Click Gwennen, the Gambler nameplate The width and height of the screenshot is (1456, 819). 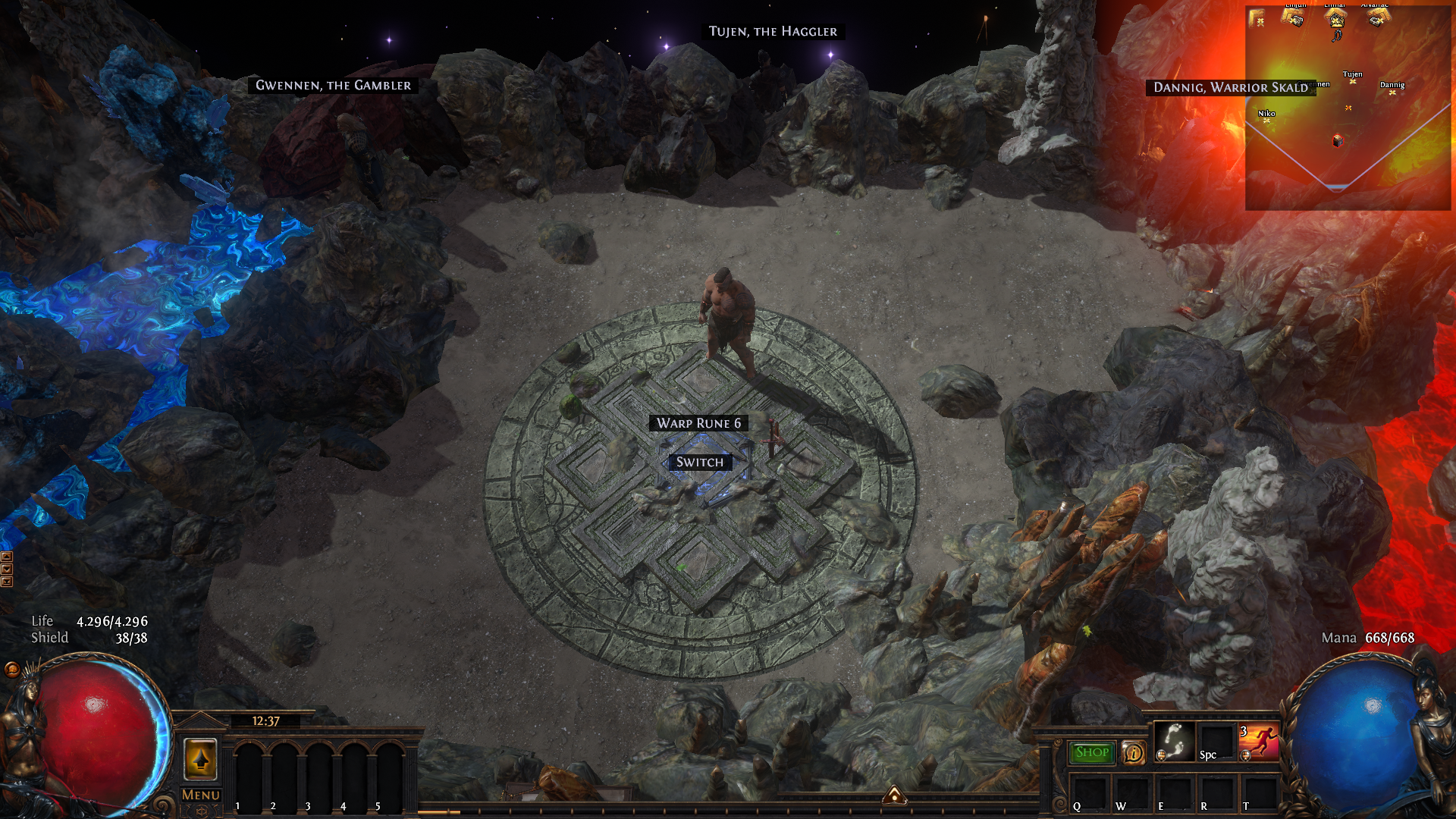pyautogui.click(x=333, y=85)
